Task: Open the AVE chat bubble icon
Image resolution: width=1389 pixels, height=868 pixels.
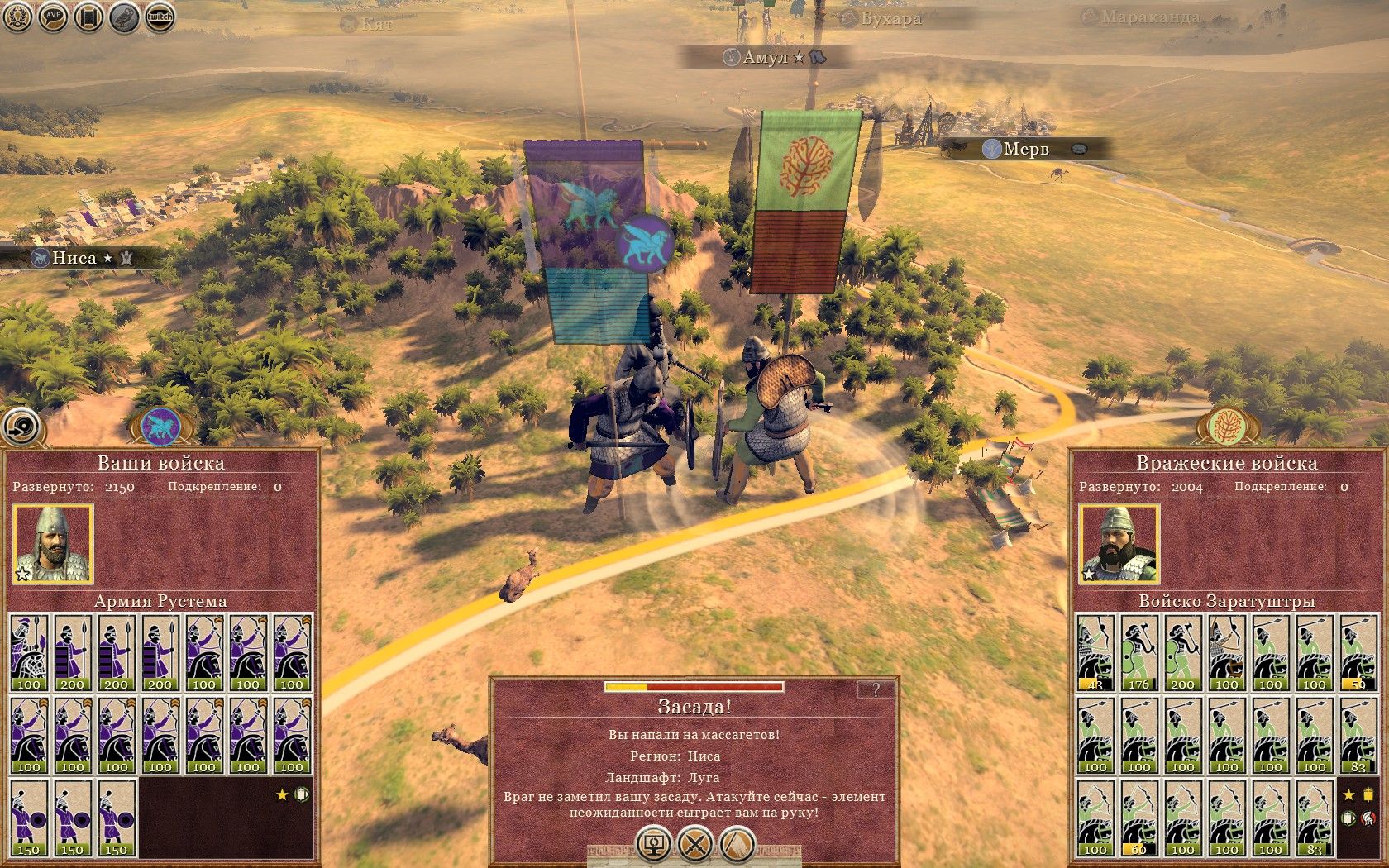Action: 54,17
